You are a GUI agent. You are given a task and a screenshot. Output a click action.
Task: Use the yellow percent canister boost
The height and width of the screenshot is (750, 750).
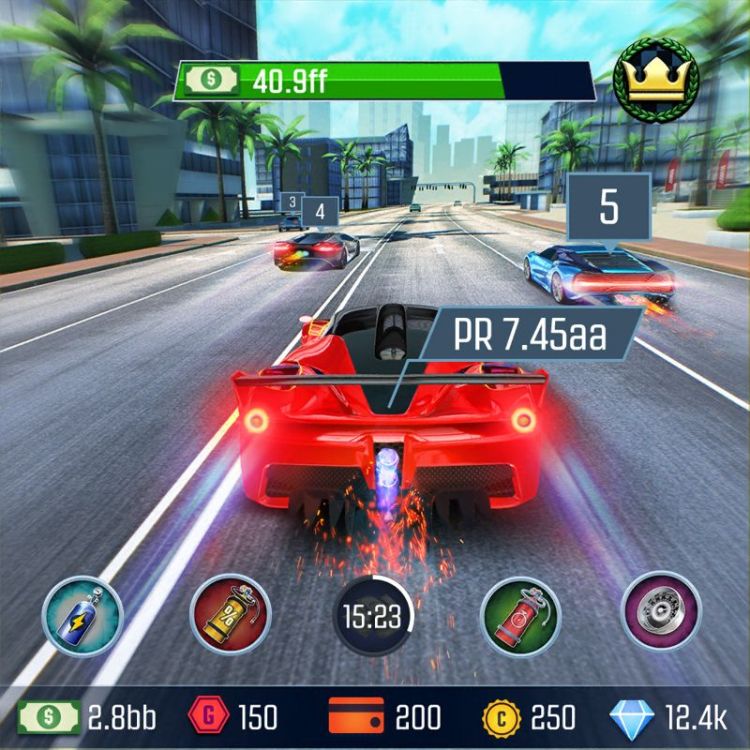tap(228, 615)
